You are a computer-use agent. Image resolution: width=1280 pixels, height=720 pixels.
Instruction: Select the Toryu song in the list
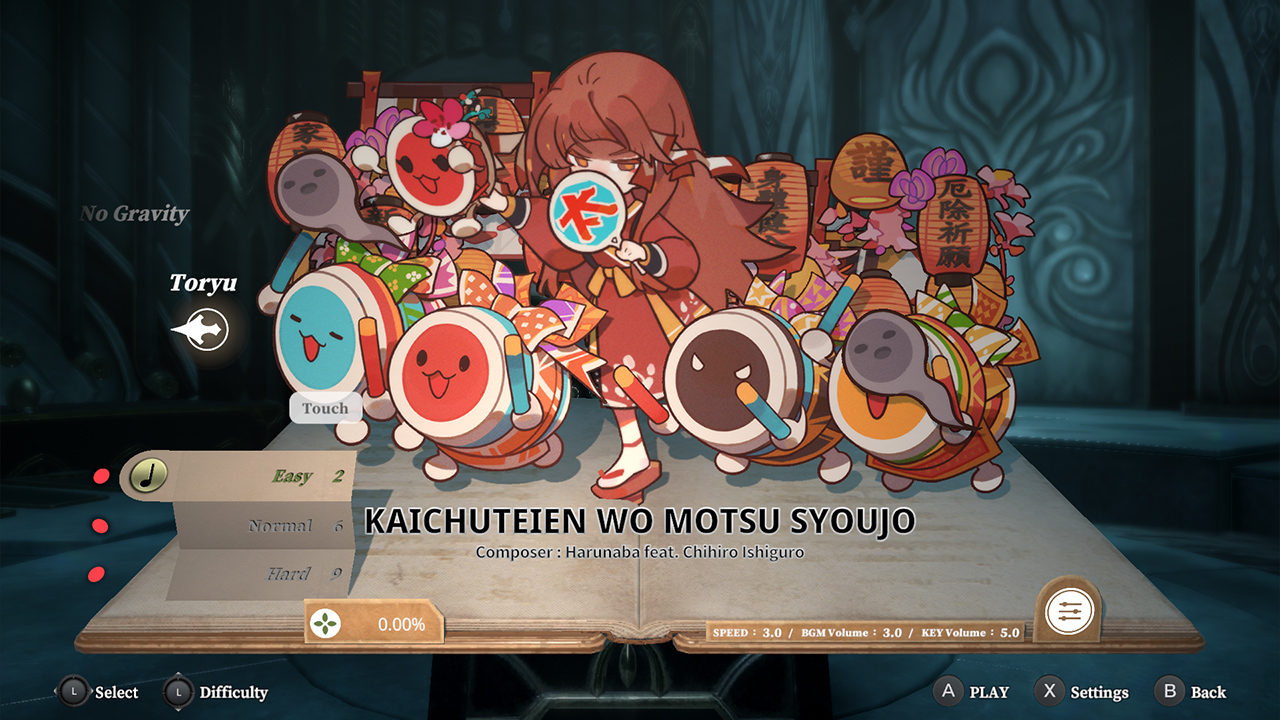click(202, 284)
